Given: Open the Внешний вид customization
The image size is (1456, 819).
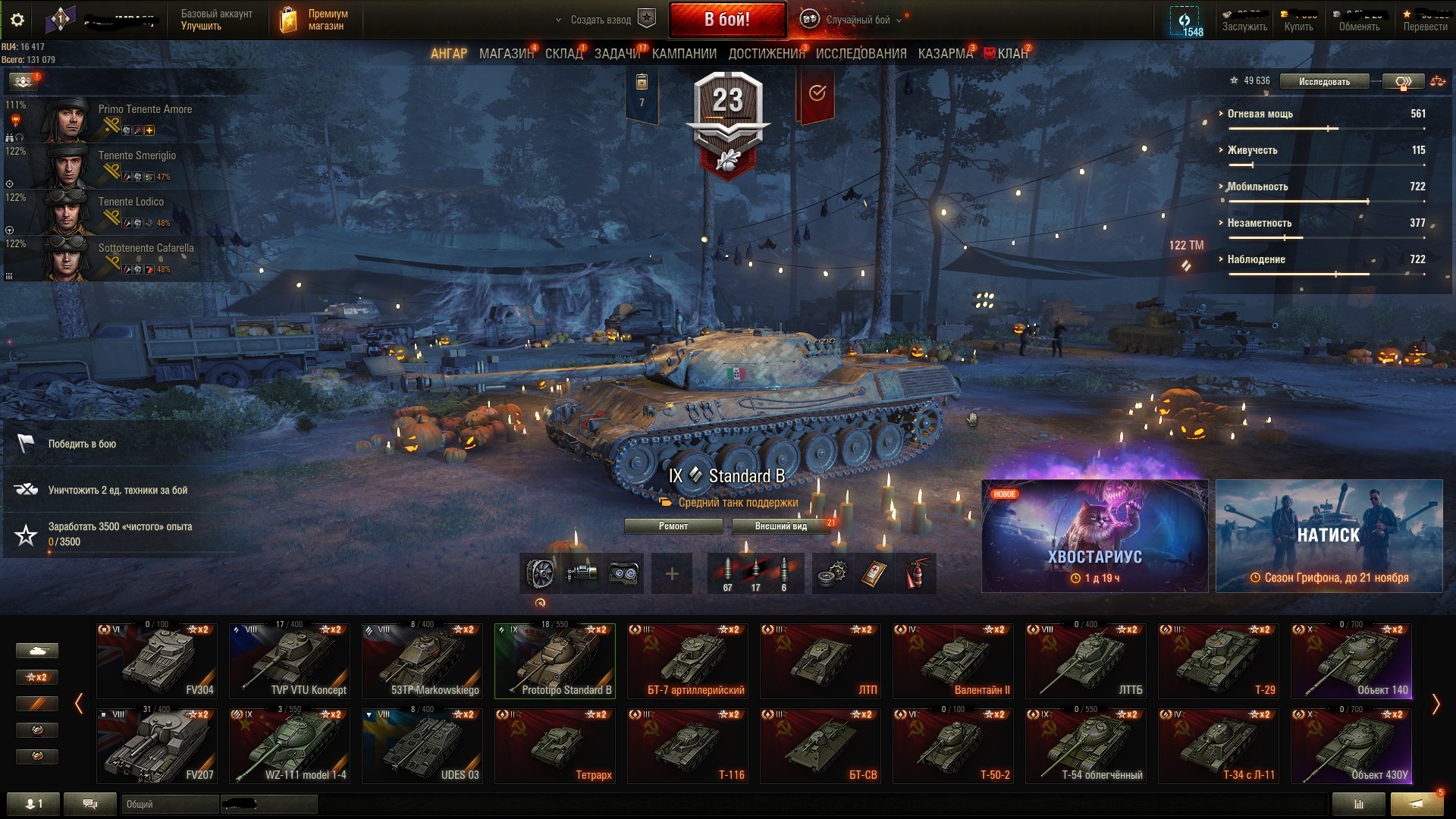Looking at the screenshot, I should tap(781, 526).
